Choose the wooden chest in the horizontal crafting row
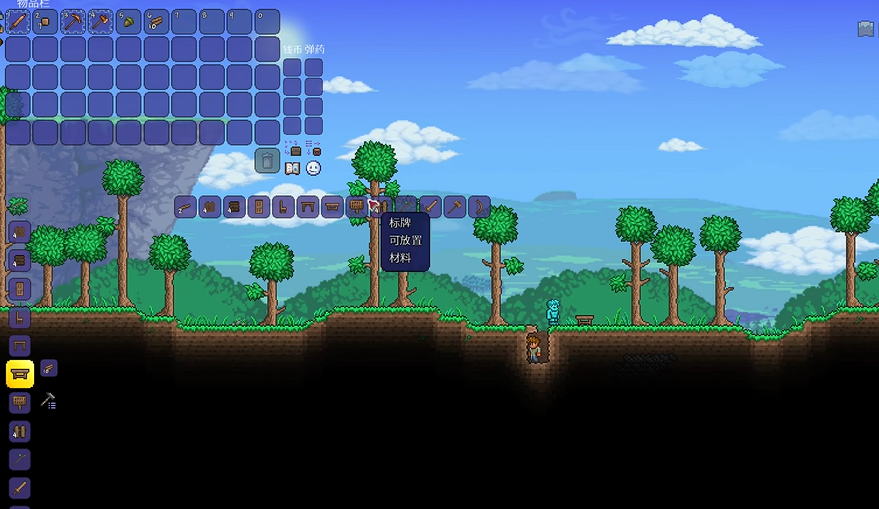The image size is (879, 509). point(234,207)
